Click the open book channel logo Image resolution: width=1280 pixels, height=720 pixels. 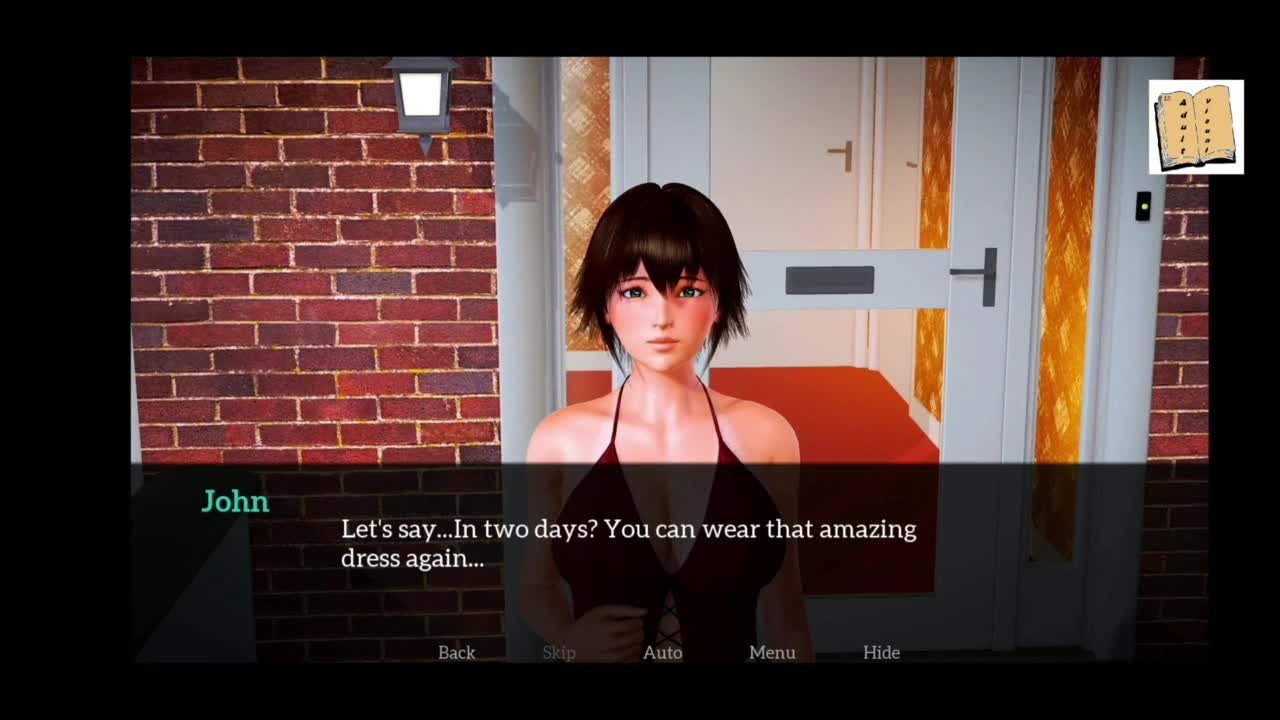(1196, 127)
